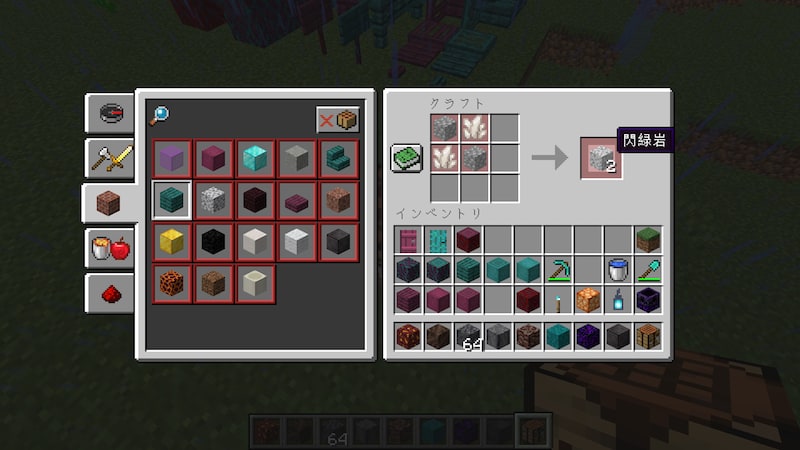Select the magma block recipe
The height and width of the screenshot is (450, 800).
[169, 283]
